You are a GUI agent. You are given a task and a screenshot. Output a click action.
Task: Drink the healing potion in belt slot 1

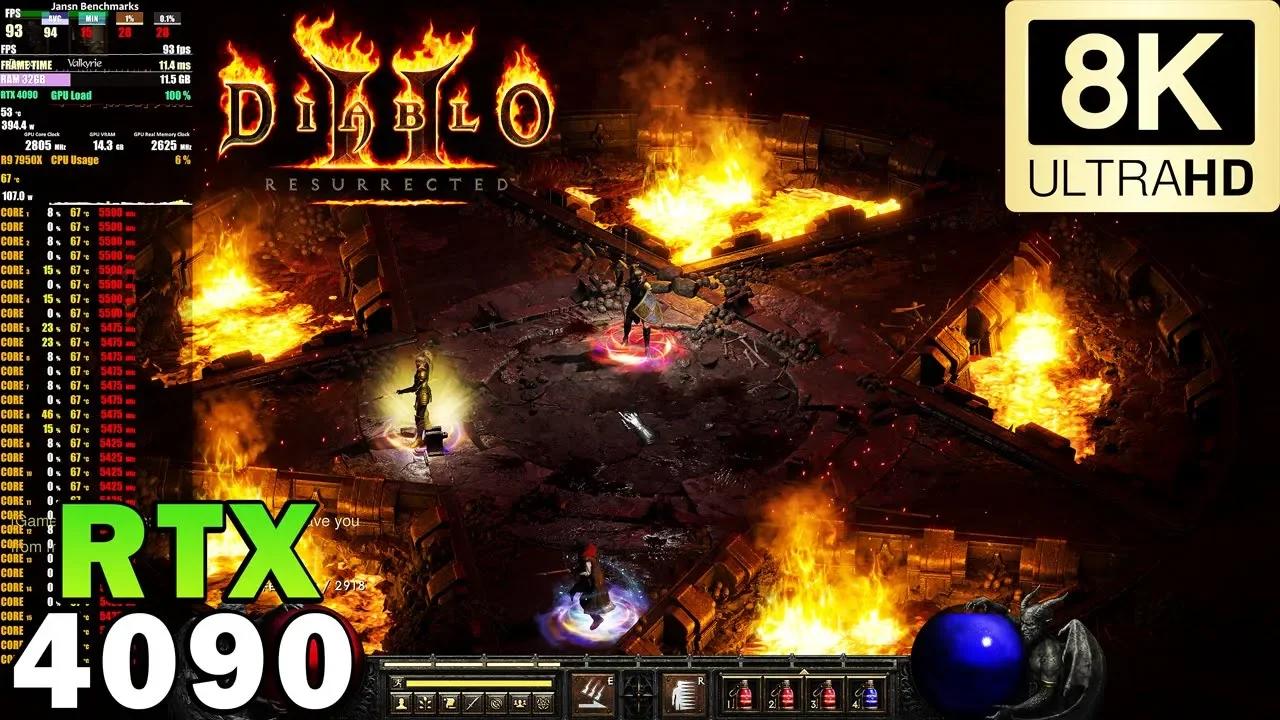746,697
